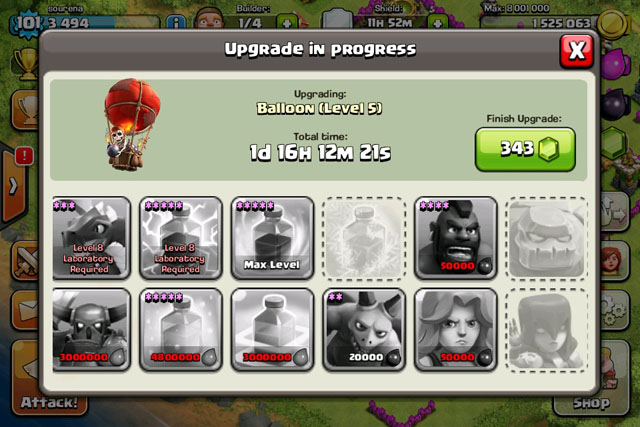Choose the Max Level spell tile

pyautogui.click(x=273, y=236)
